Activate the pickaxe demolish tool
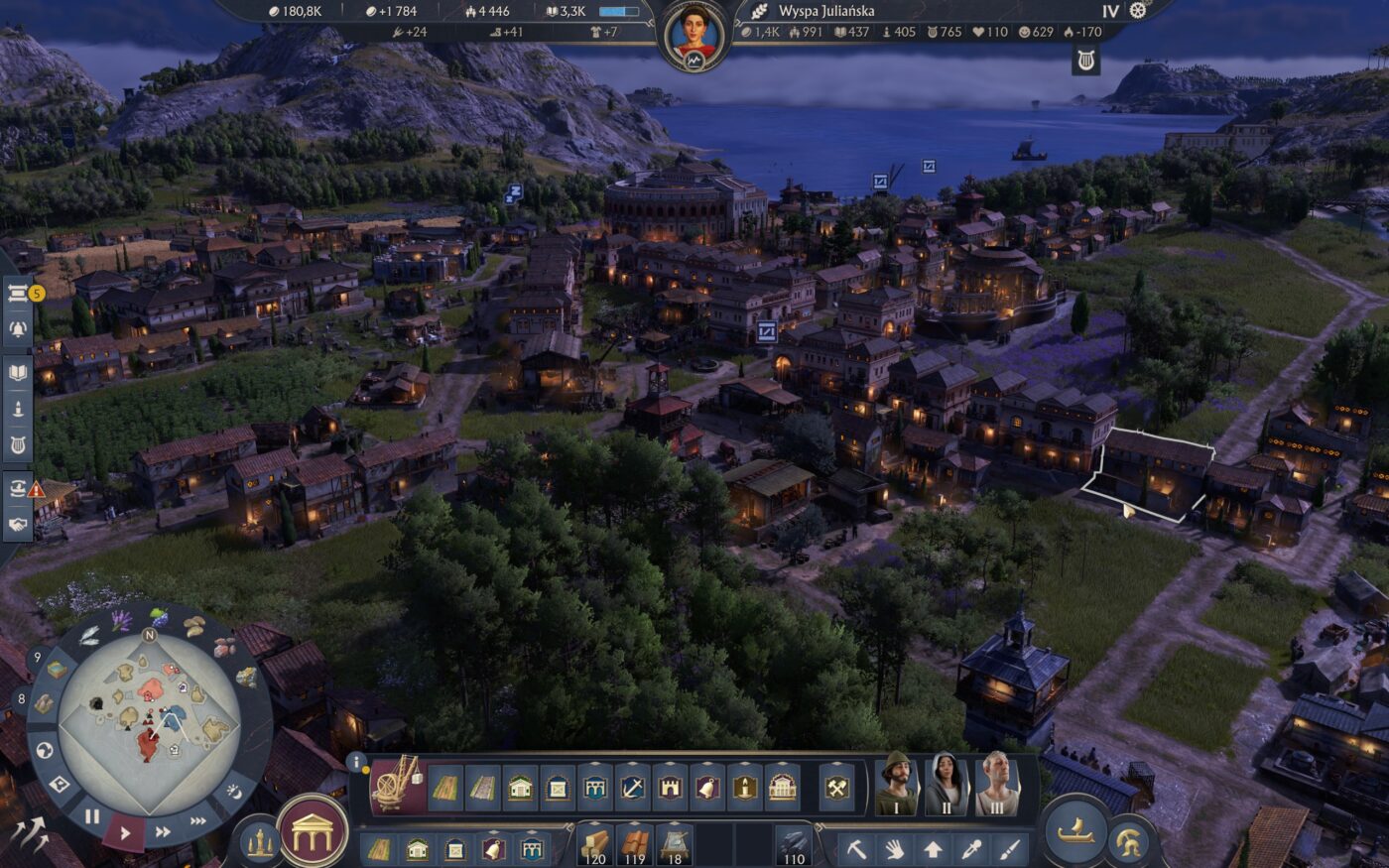The image size is (1389, 868). tap(856, 849)
